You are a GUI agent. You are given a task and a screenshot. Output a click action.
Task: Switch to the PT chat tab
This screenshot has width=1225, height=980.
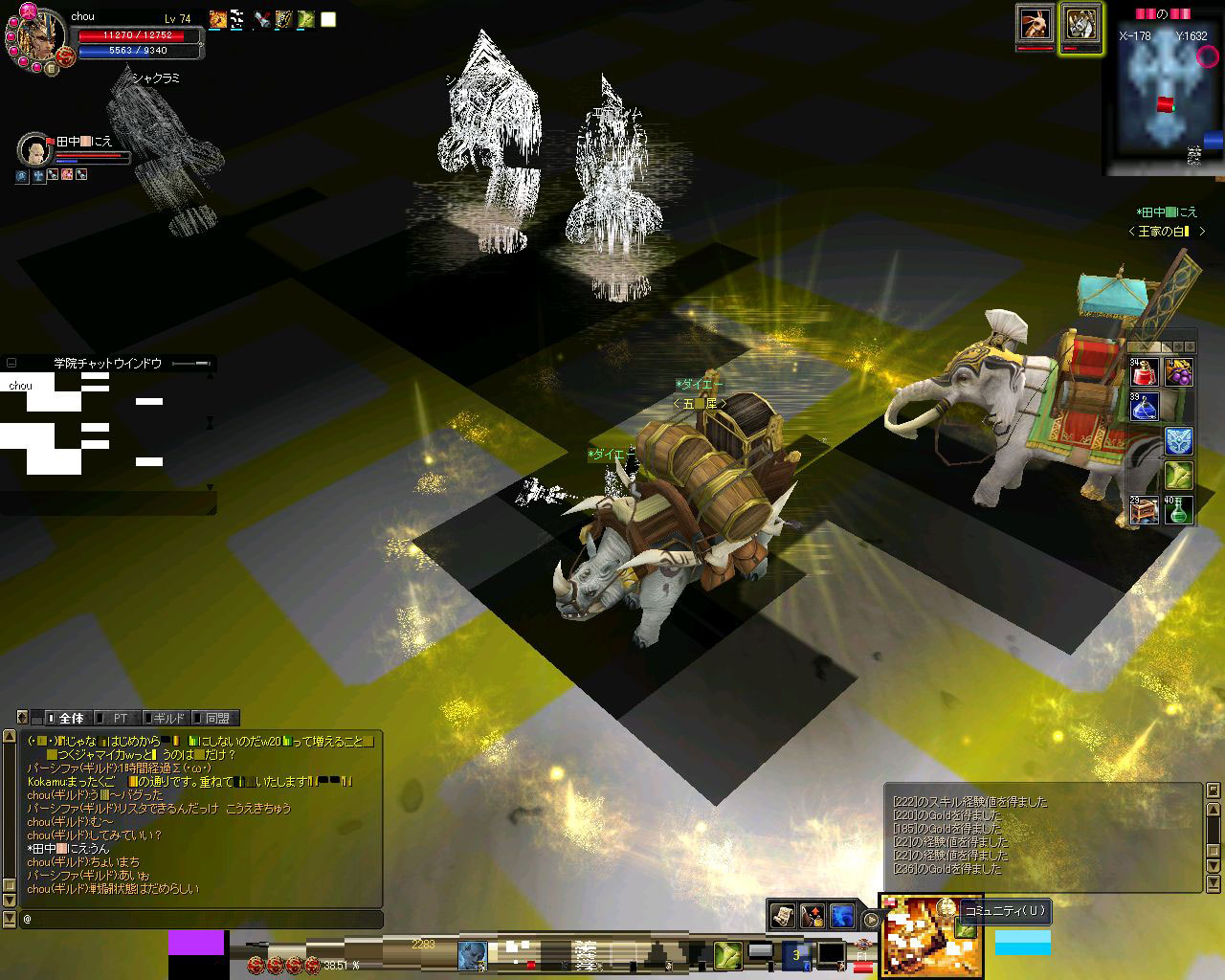pyautogui.click(x=120, y=718)
